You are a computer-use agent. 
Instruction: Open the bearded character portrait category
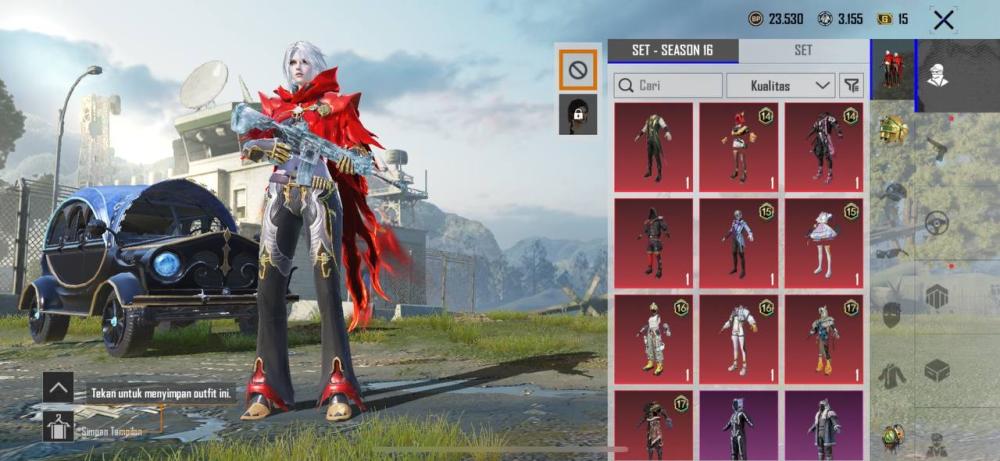937,70
